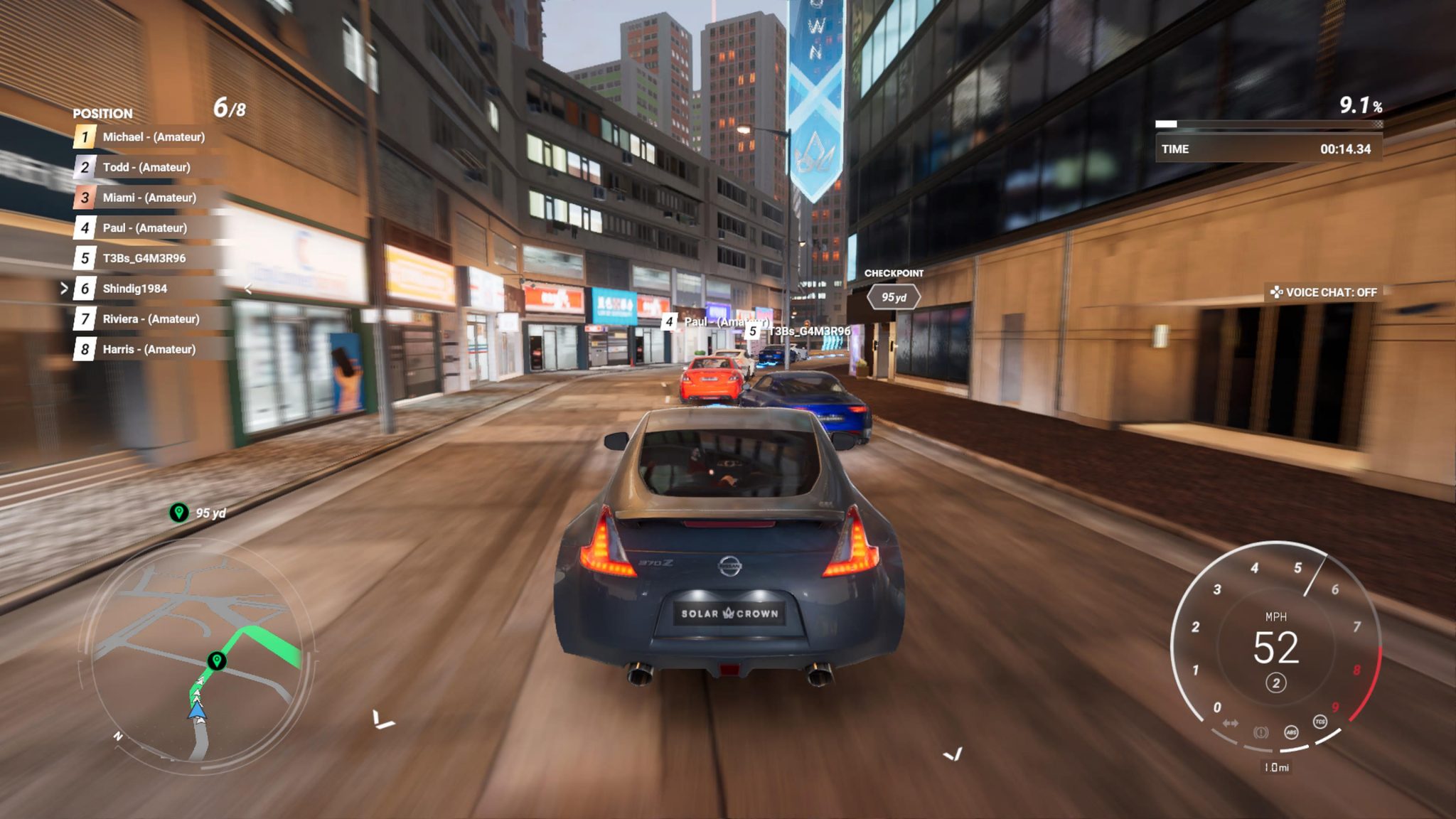This screenshot has height=819, width=1456.
Task: Click the ABS icon in the gauge cluster
Action: tap(1291, 733)
